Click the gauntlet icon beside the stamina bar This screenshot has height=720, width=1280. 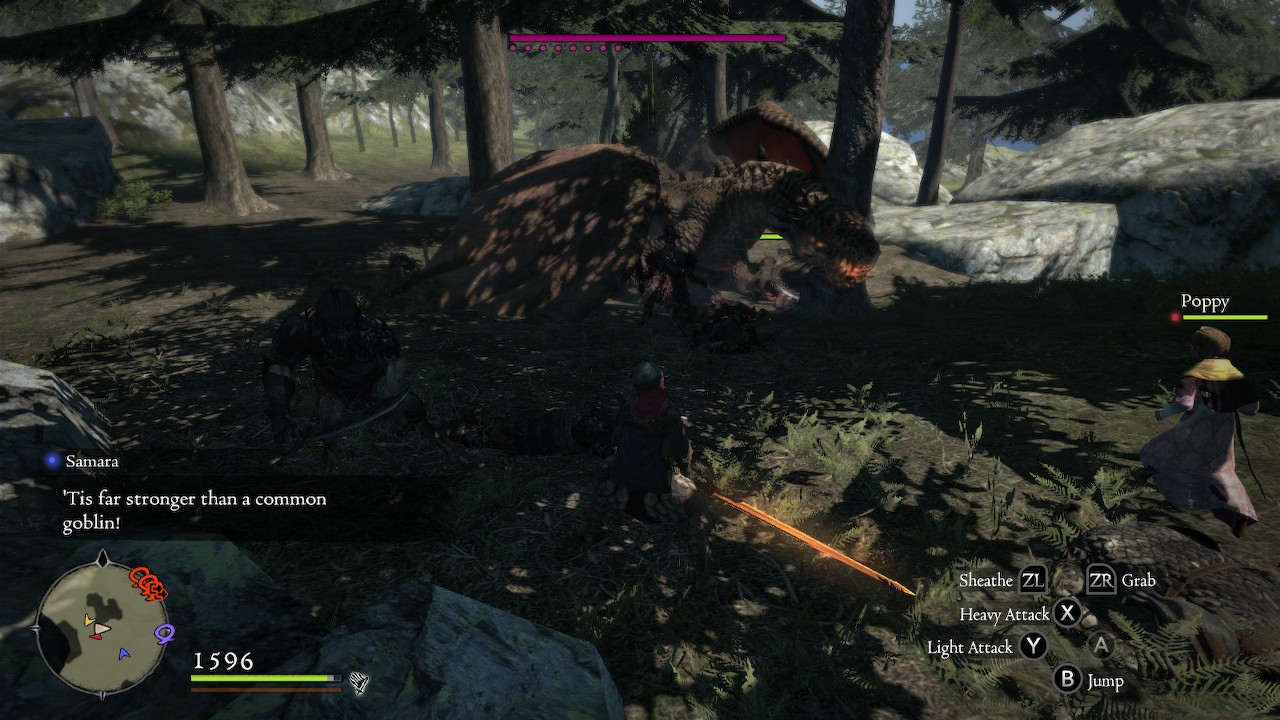[x=359, y=683]
